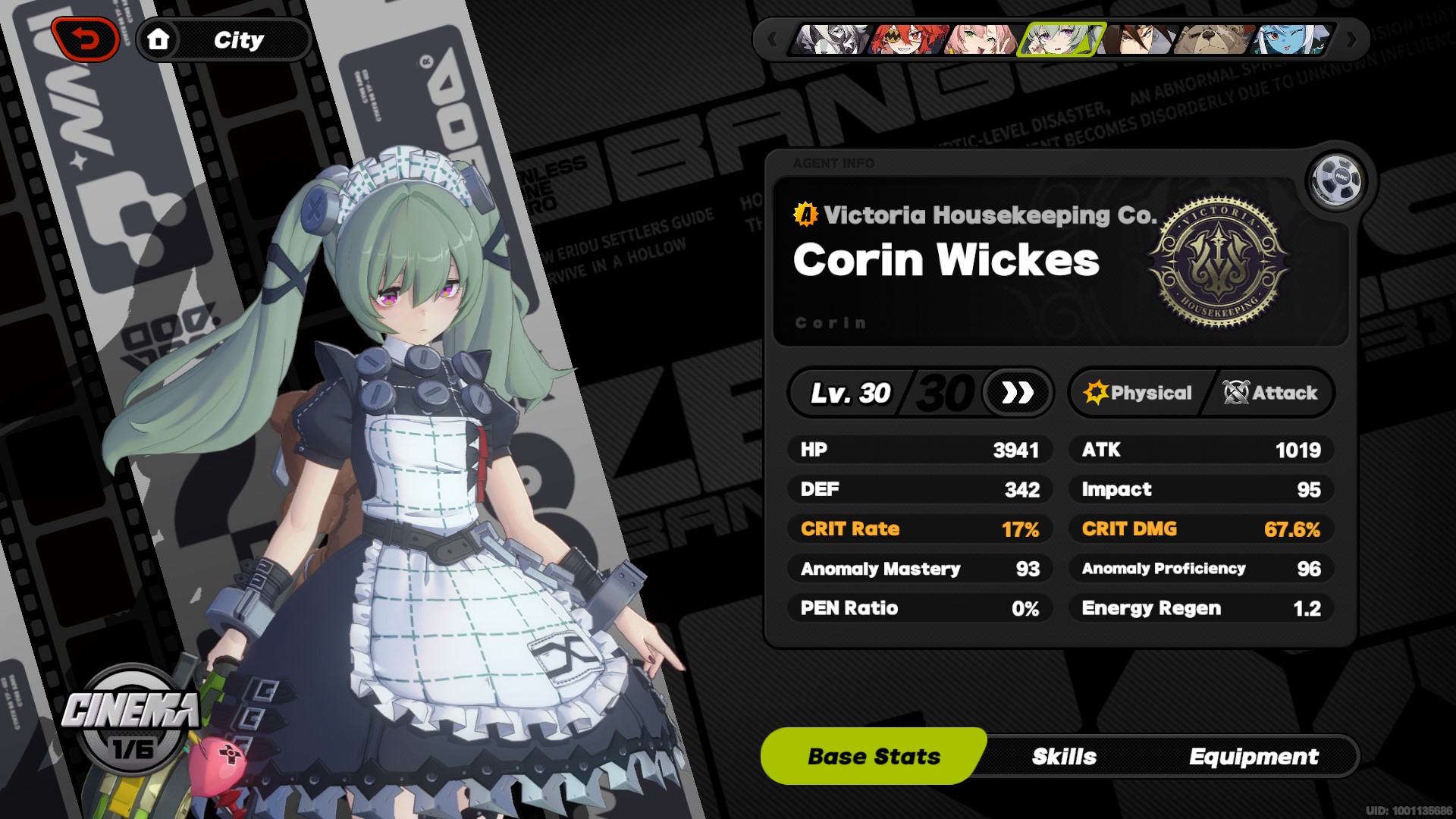Select the Base Stats tab

pyautogui.click(x=874, y=757)
